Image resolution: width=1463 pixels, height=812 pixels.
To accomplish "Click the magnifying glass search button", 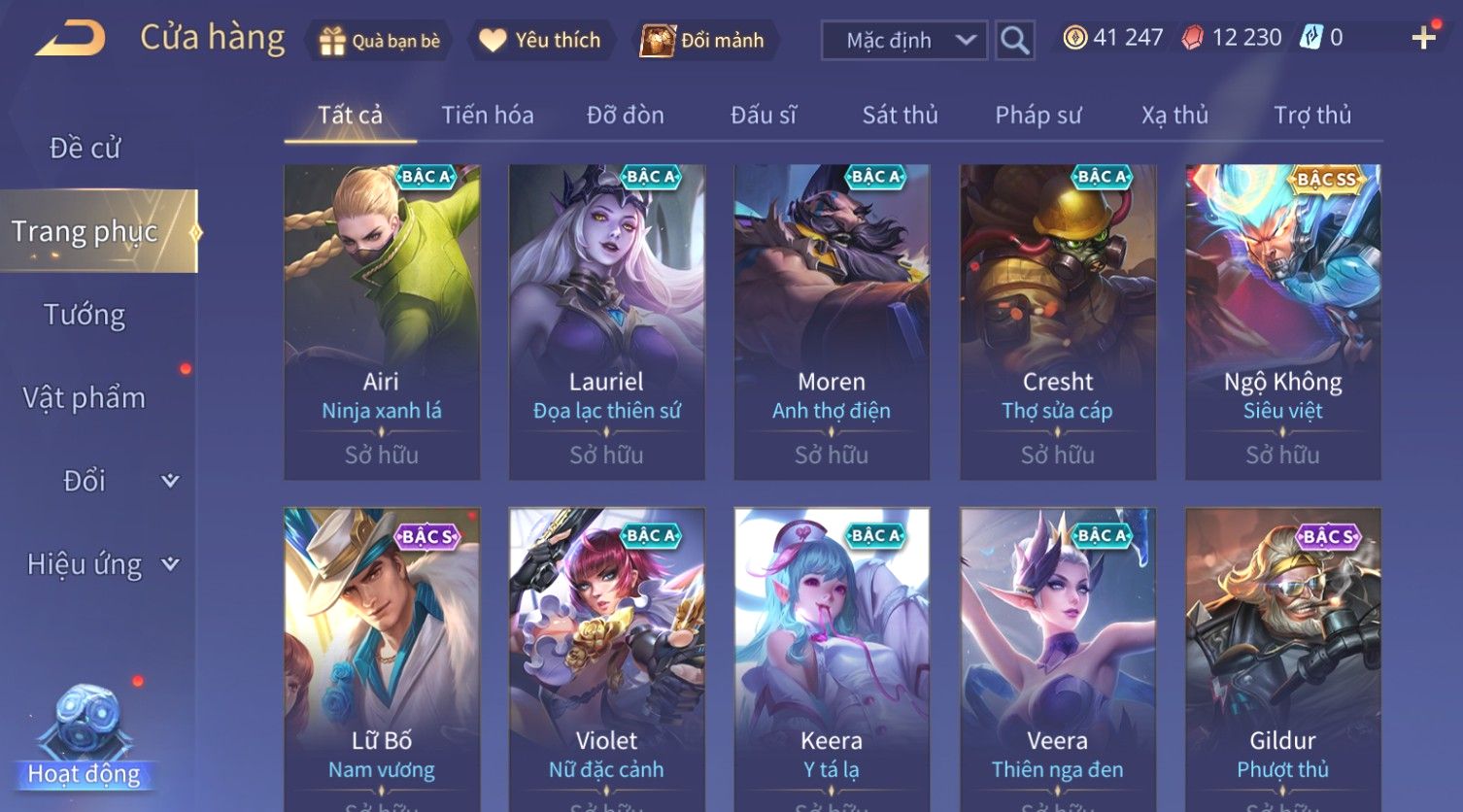I will (x=1015, y=41).
